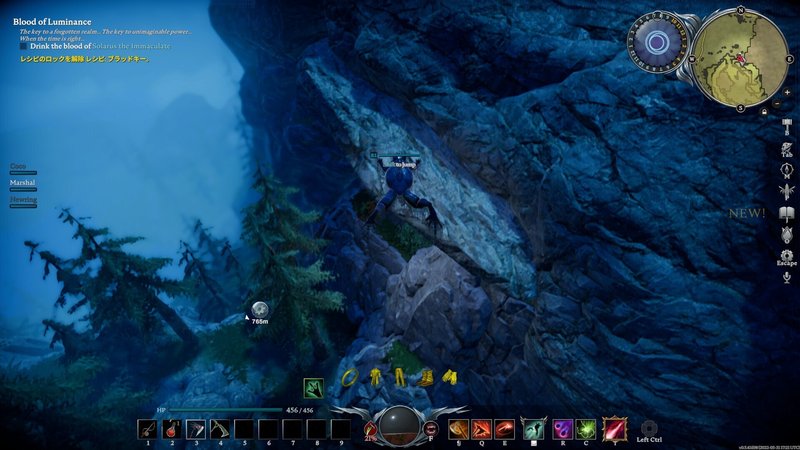This screenshot has width=800, height=450.
Task: Activate the purple chaos spell ability
Action: point(562,429)
